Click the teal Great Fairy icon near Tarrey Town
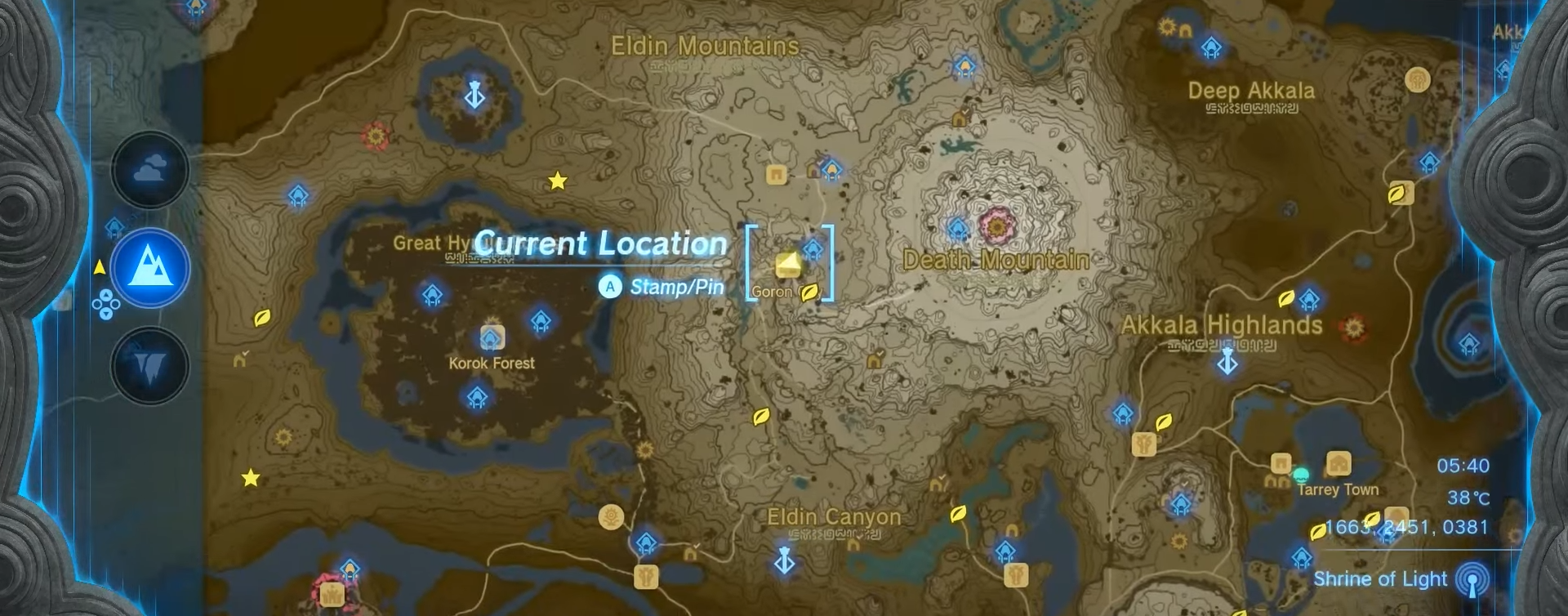 point(1300,473)
